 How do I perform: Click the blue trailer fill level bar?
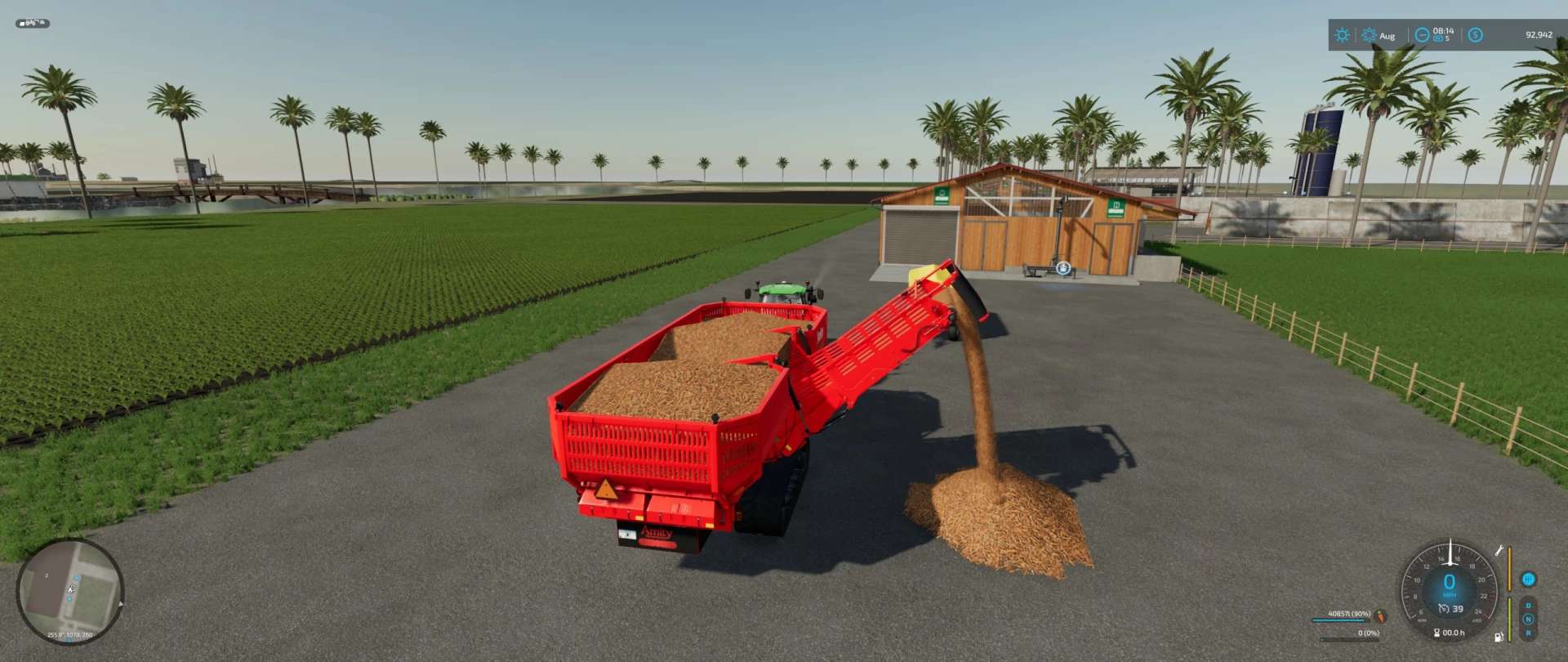tap(1339, 620)
